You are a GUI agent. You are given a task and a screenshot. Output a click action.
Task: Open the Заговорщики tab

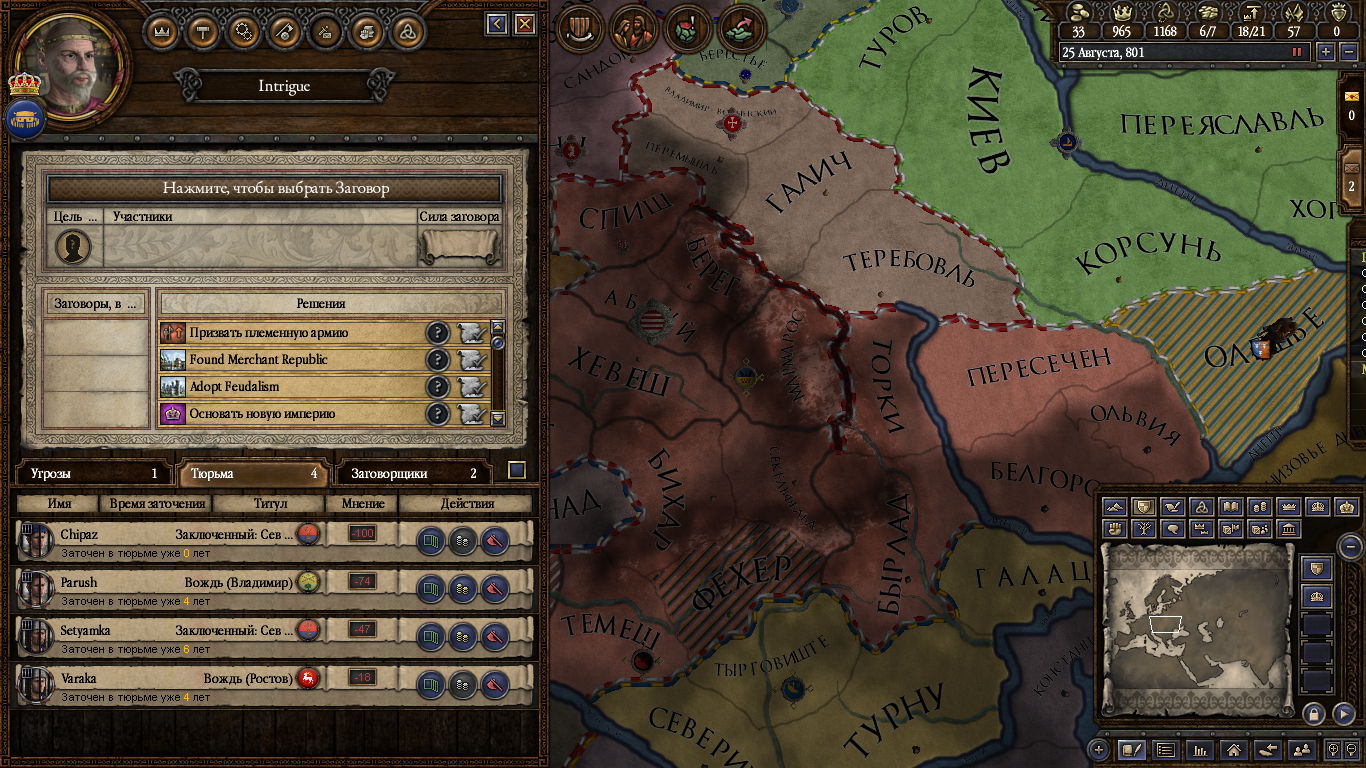(413, 473)
